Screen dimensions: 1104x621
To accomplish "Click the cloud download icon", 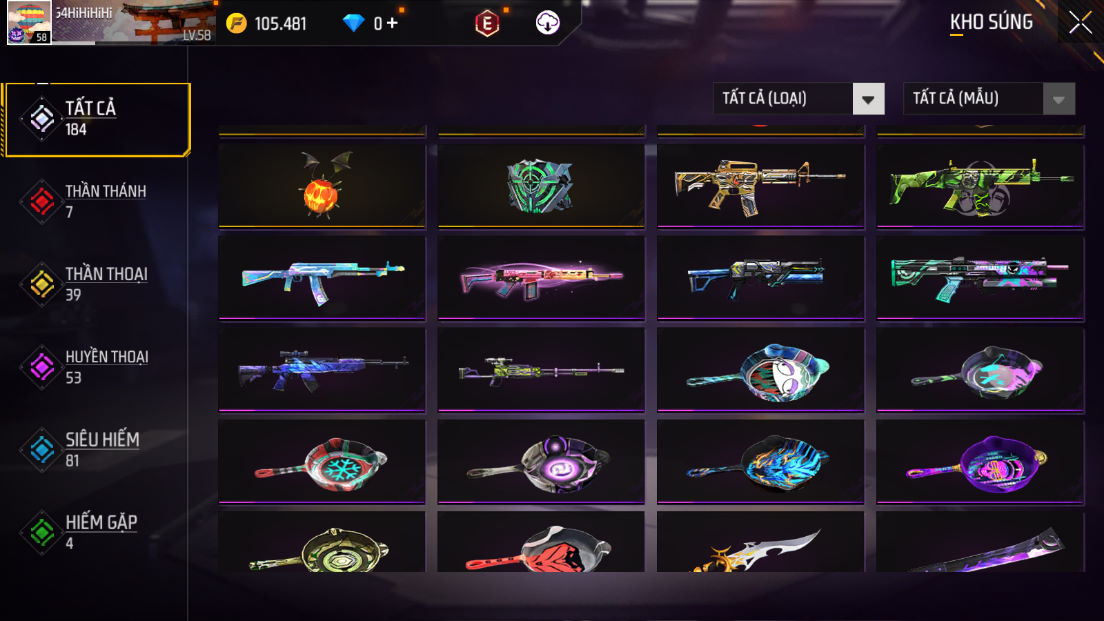I will pyautogui.click(x=548, y=23).
